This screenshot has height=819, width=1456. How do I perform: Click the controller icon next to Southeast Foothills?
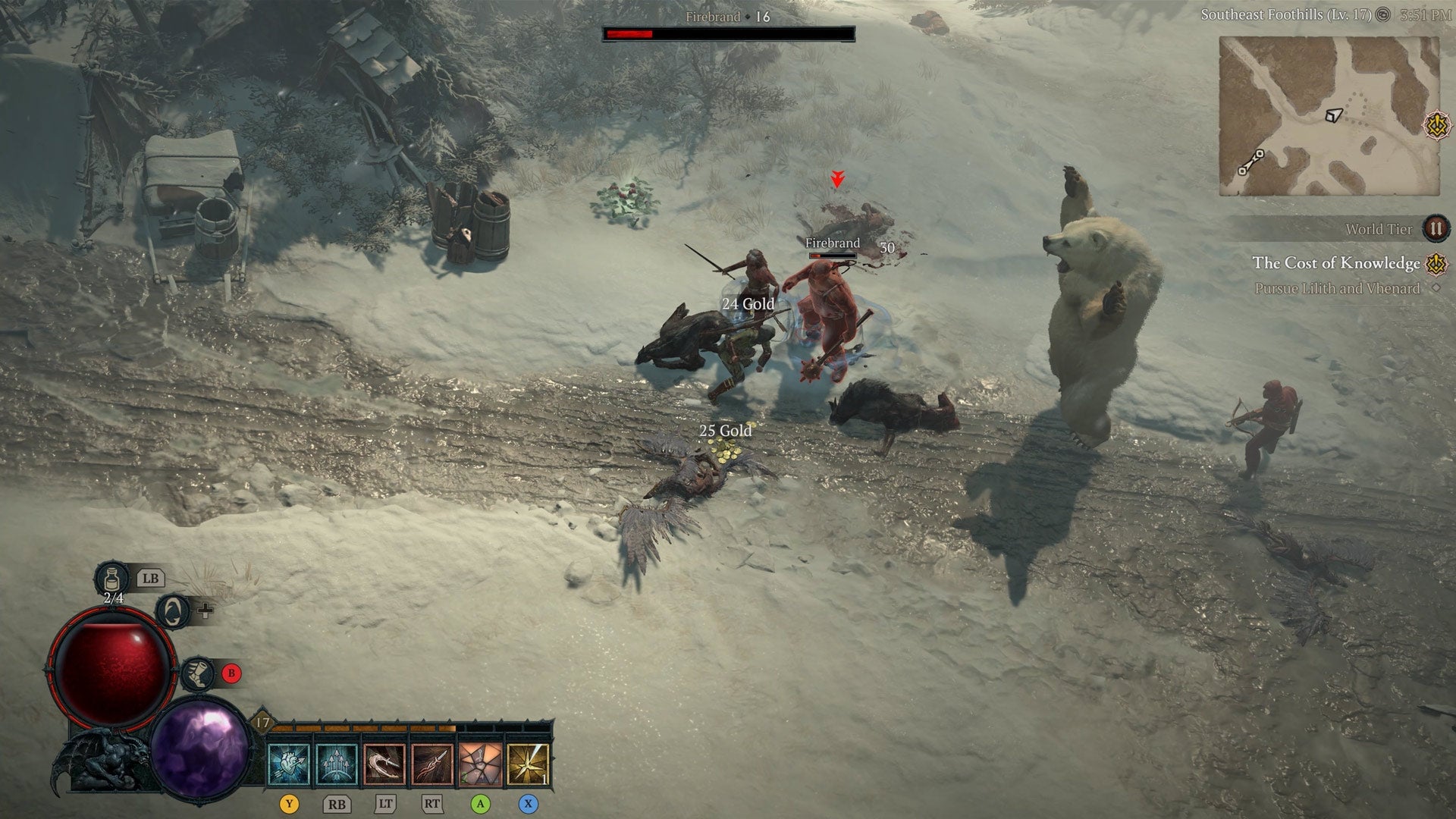1384,14
